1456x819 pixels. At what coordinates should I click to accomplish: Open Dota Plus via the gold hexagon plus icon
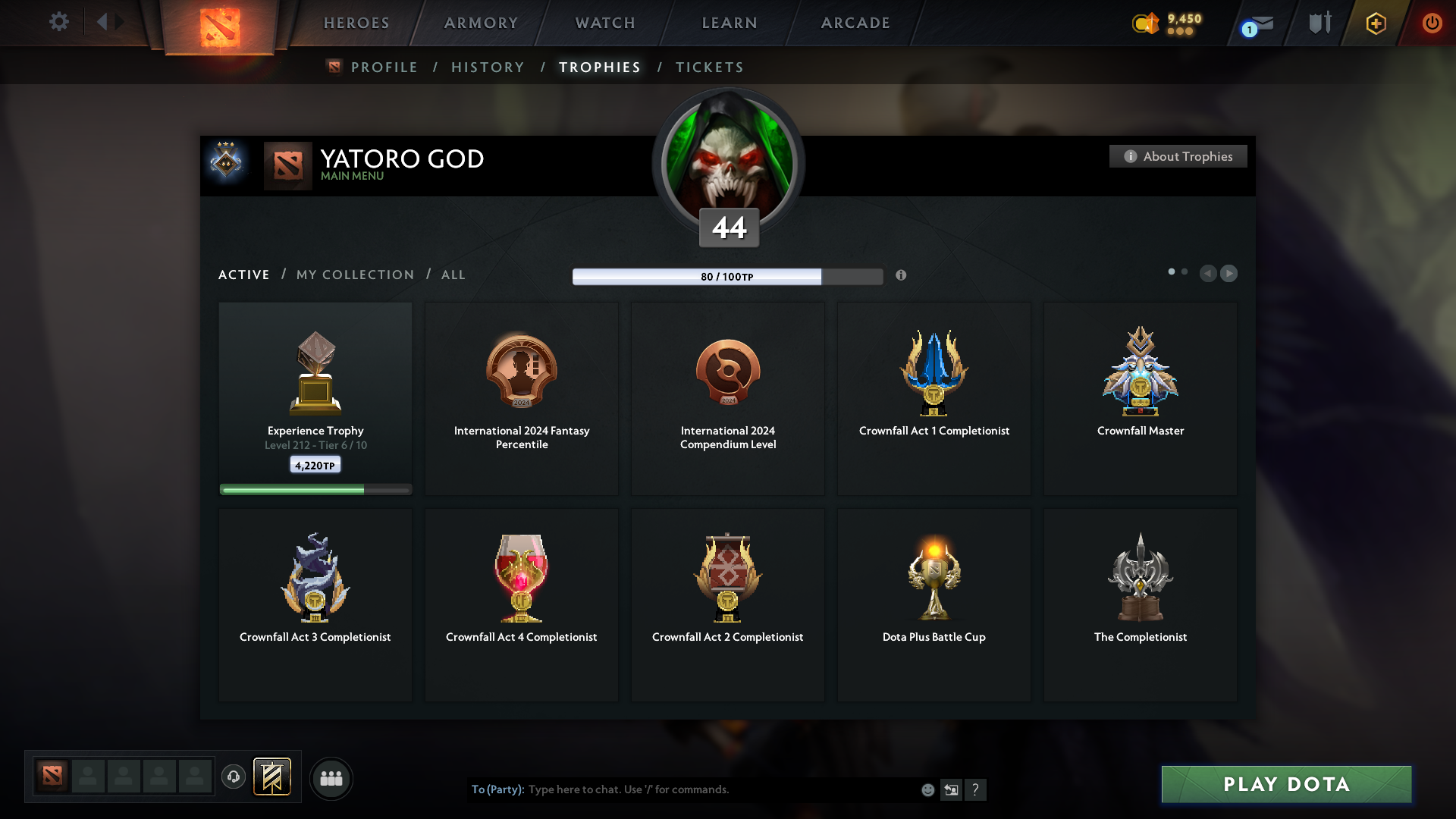pos(1375,24)
